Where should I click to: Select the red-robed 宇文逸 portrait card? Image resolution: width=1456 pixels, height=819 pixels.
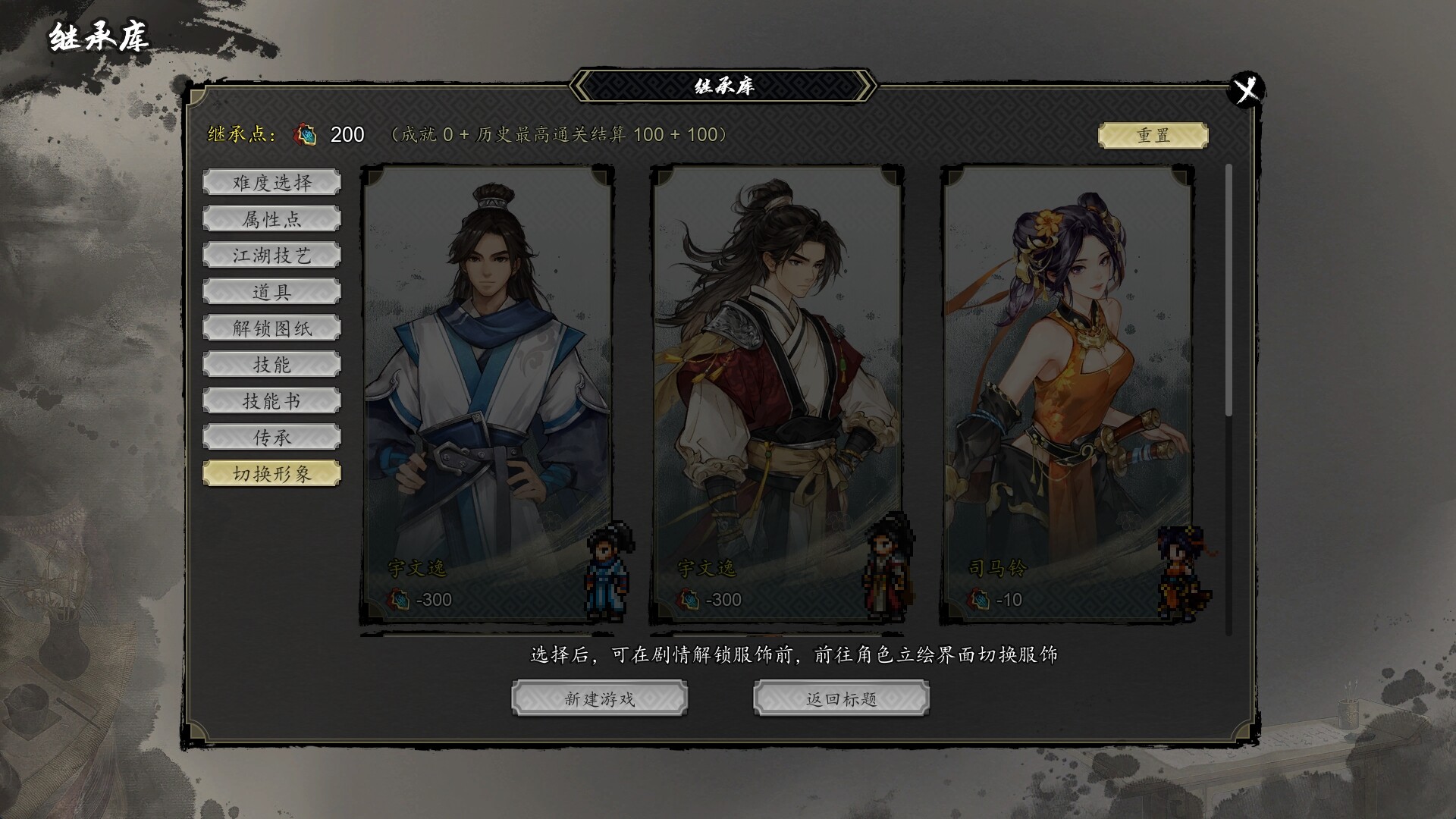click(x=777, y=394)
